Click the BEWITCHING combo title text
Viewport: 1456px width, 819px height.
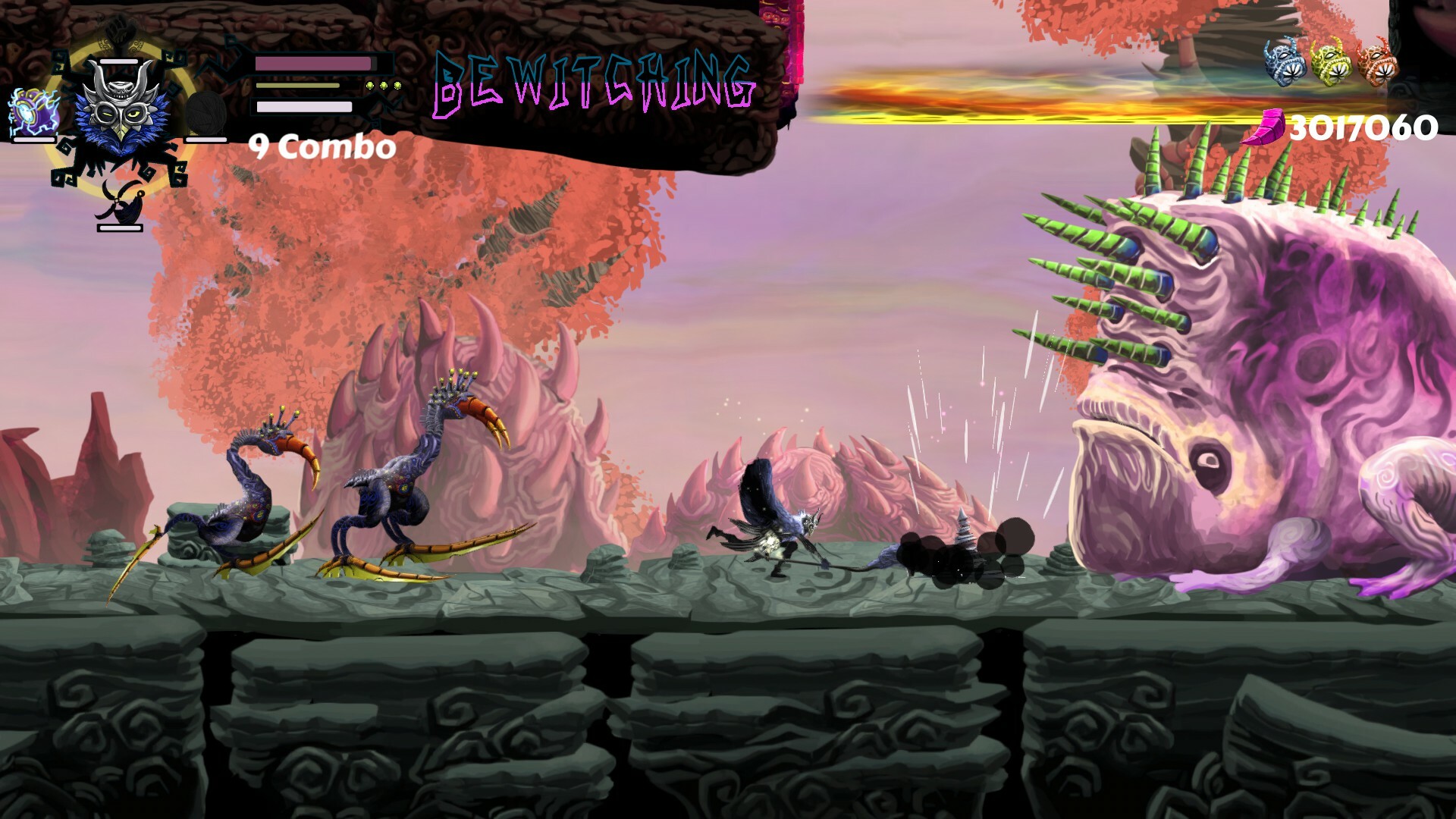pos(594,87)
